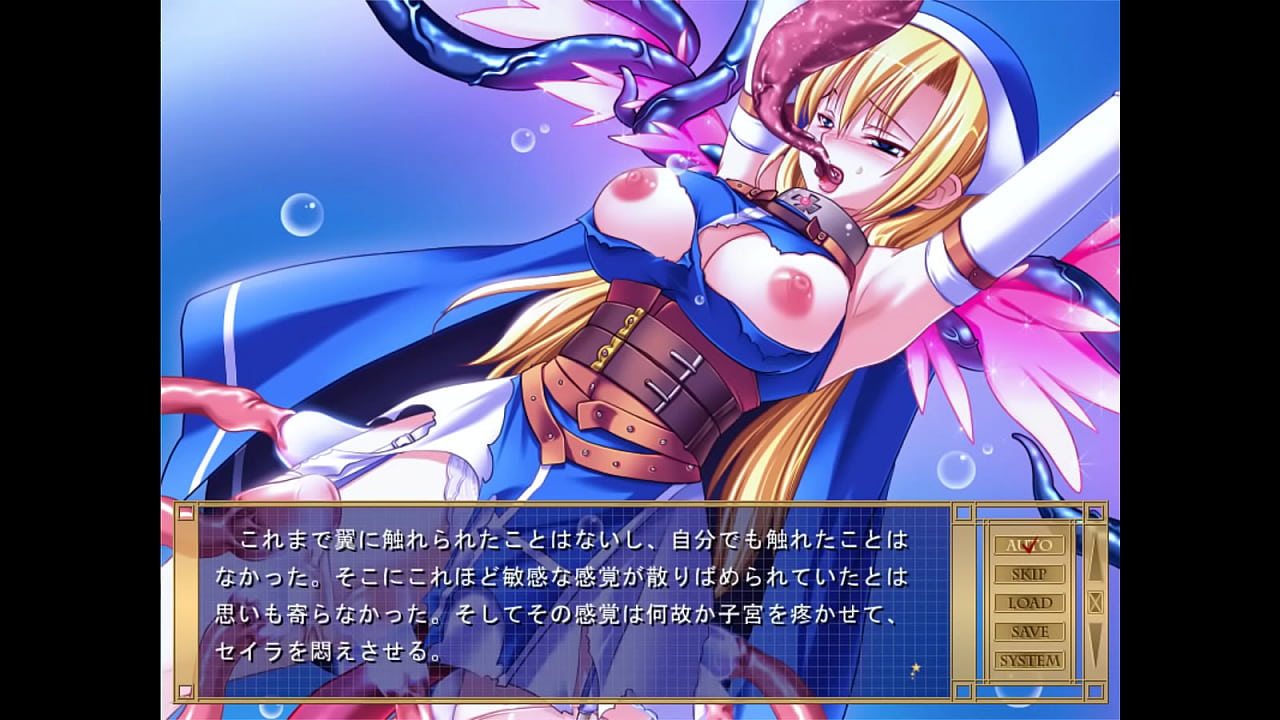The height and width of the screenshot is (720, 1280).
Task: Activate the SKIP button
Action: 1028,574
